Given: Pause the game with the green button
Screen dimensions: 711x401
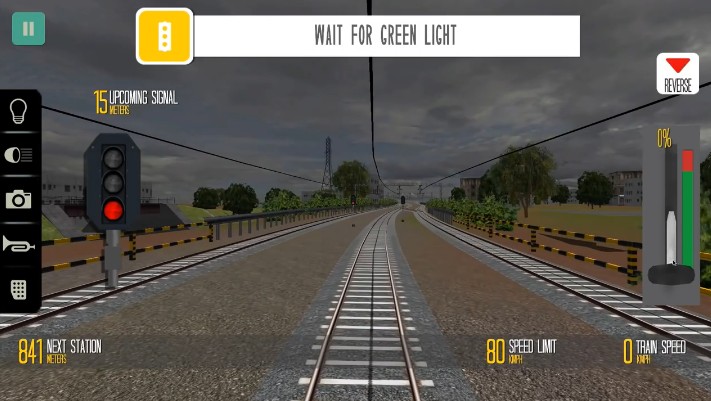Looking at the screenshot, I should pos(28,29).
